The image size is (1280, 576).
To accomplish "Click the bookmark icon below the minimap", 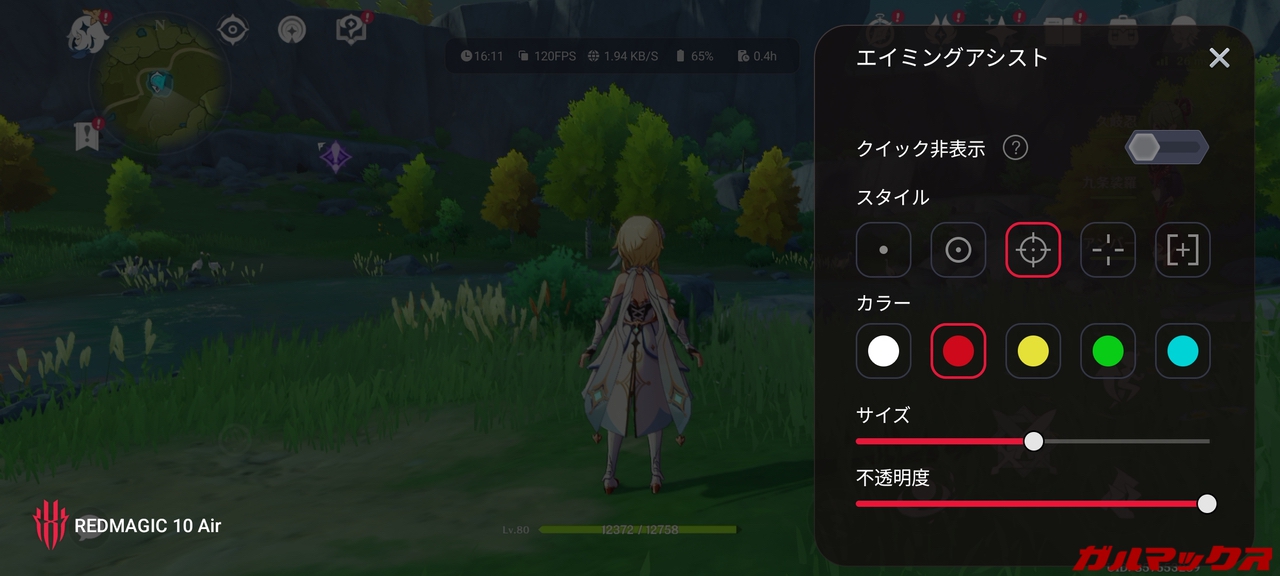I will (x=87, y=136).
